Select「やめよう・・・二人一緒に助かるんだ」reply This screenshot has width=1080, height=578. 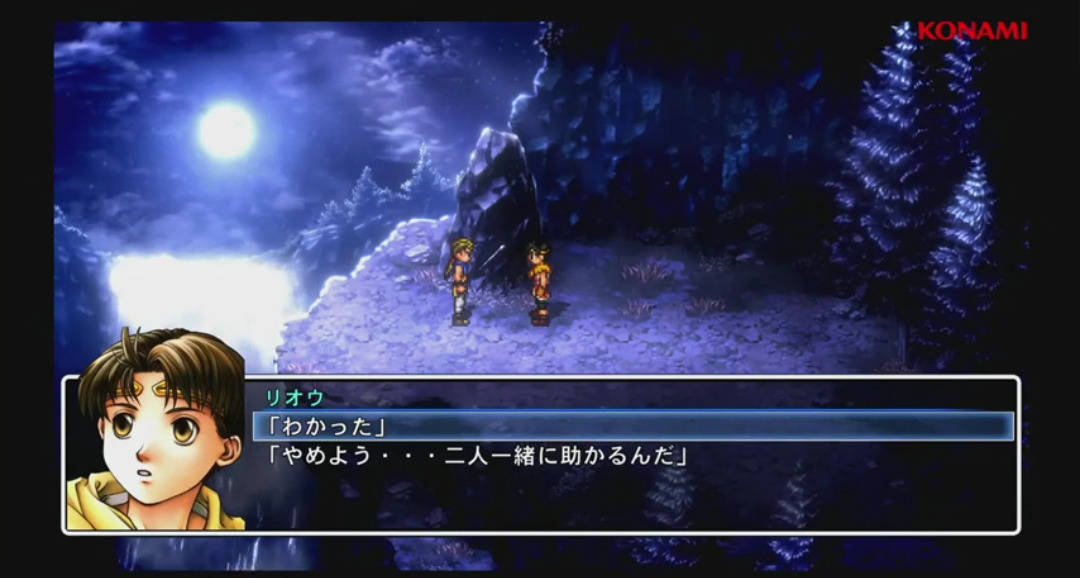coord(477,457)
